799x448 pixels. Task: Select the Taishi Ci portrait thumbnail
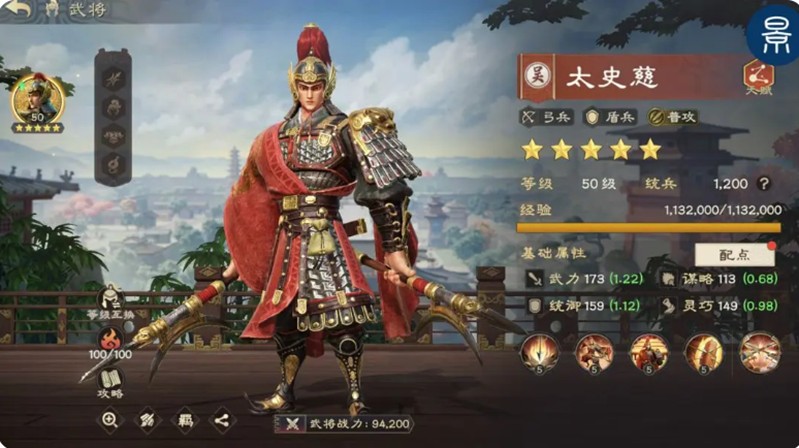[x=38, y=103]
